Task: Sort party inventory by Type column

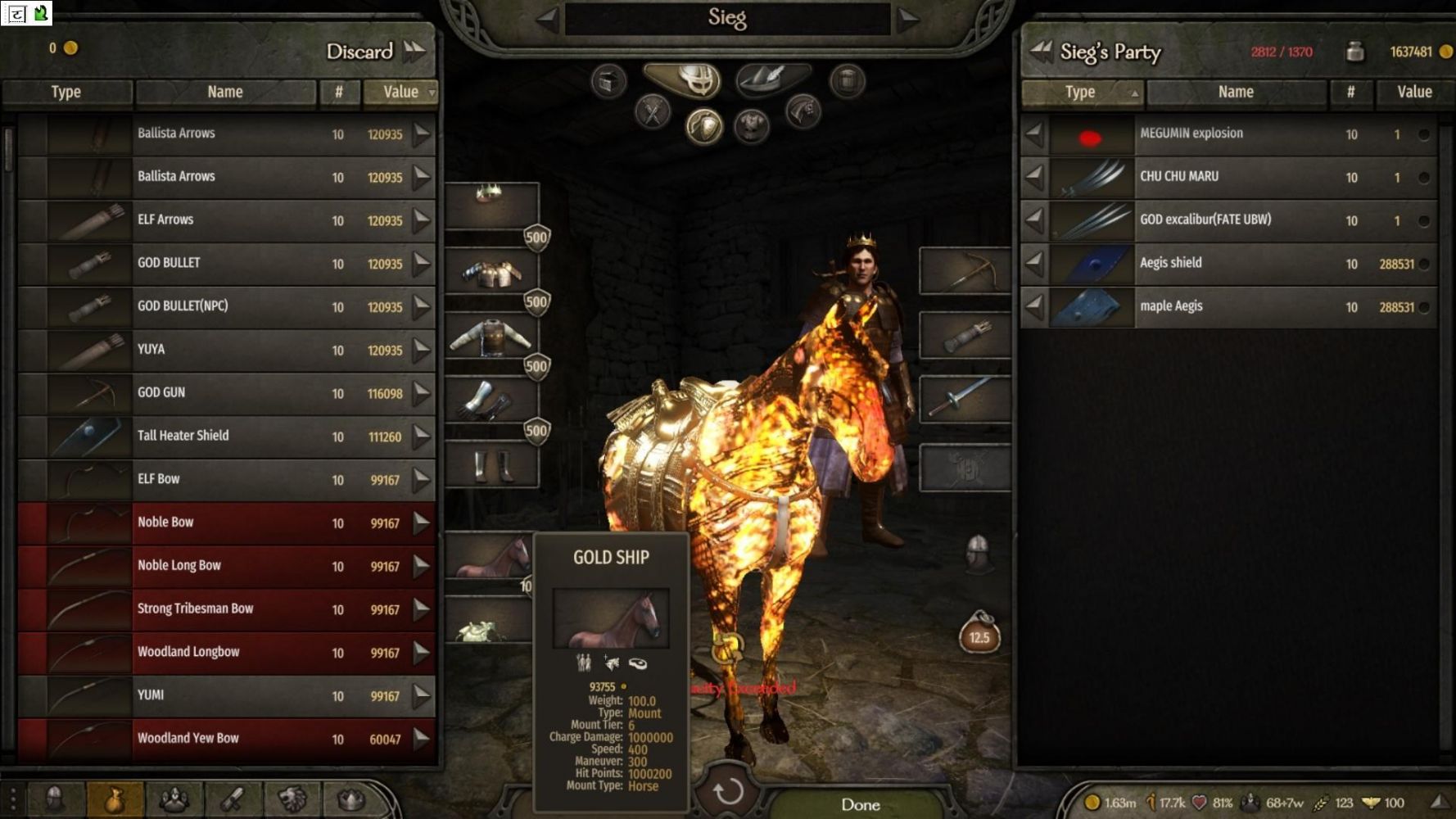Action: click(x=1080, y=93)
